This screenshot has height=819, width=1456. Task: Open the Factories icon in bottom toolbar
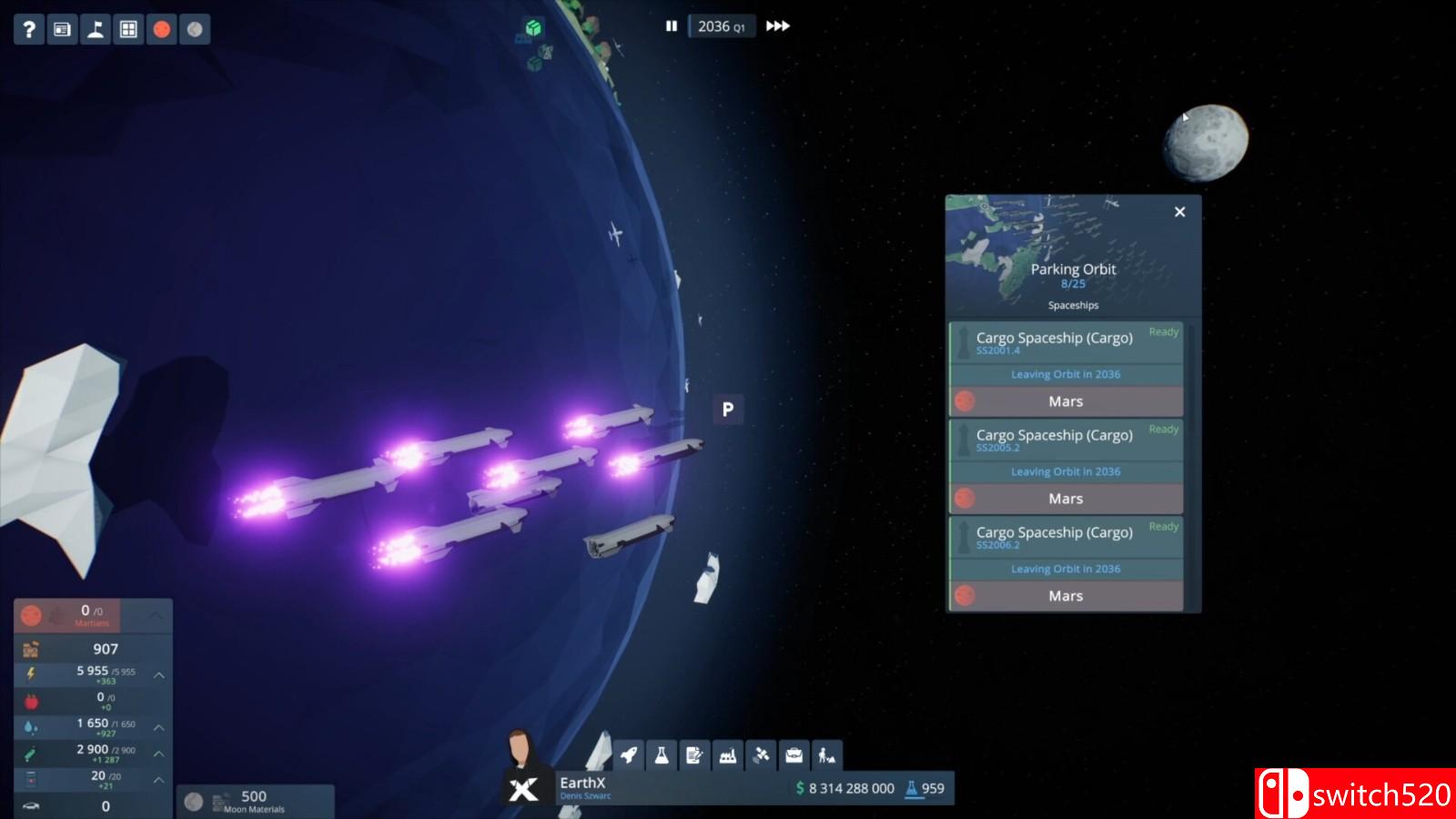click(727, 755)
